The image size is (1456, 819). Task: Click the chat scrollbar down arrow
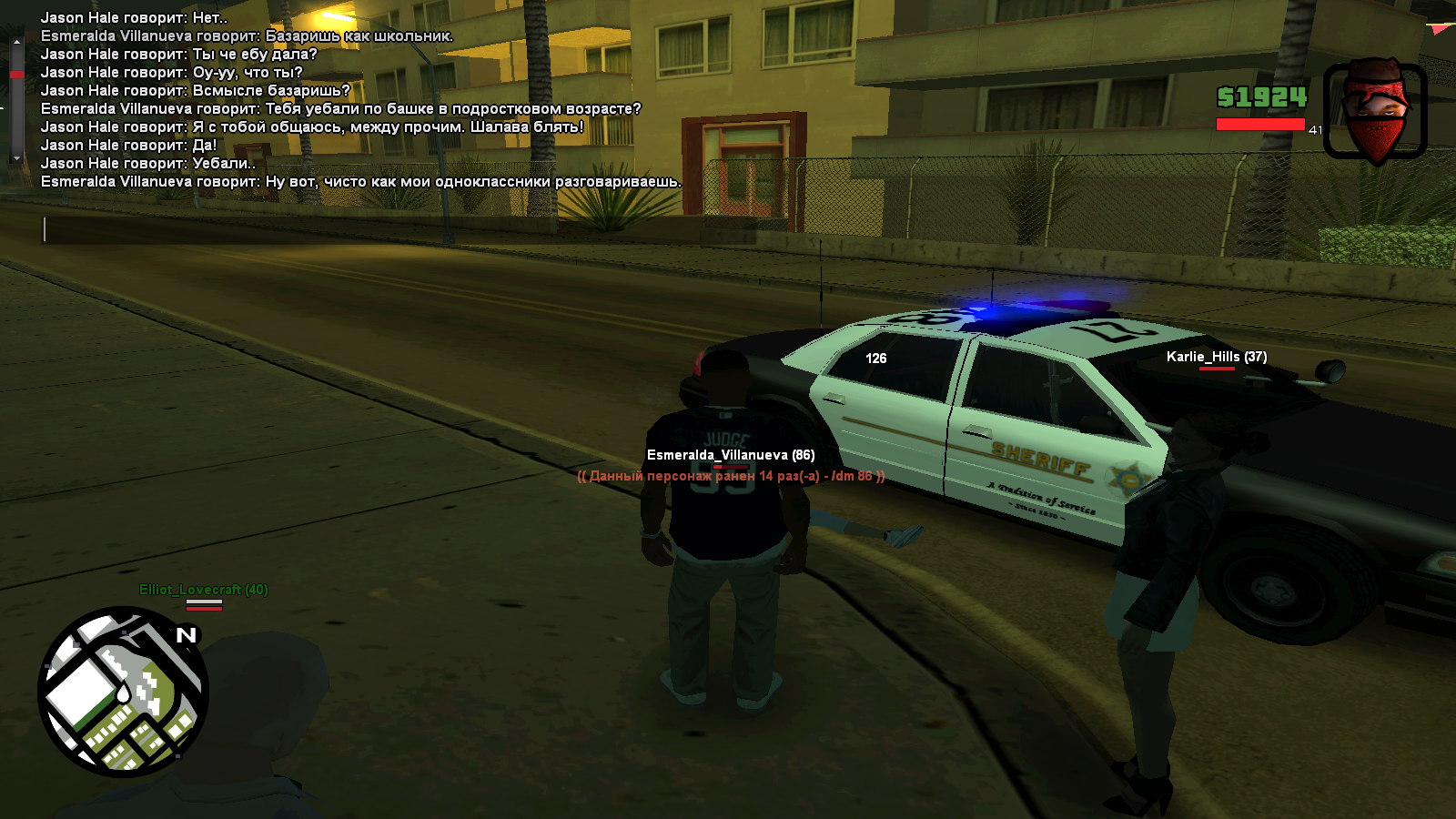[16, 157]
